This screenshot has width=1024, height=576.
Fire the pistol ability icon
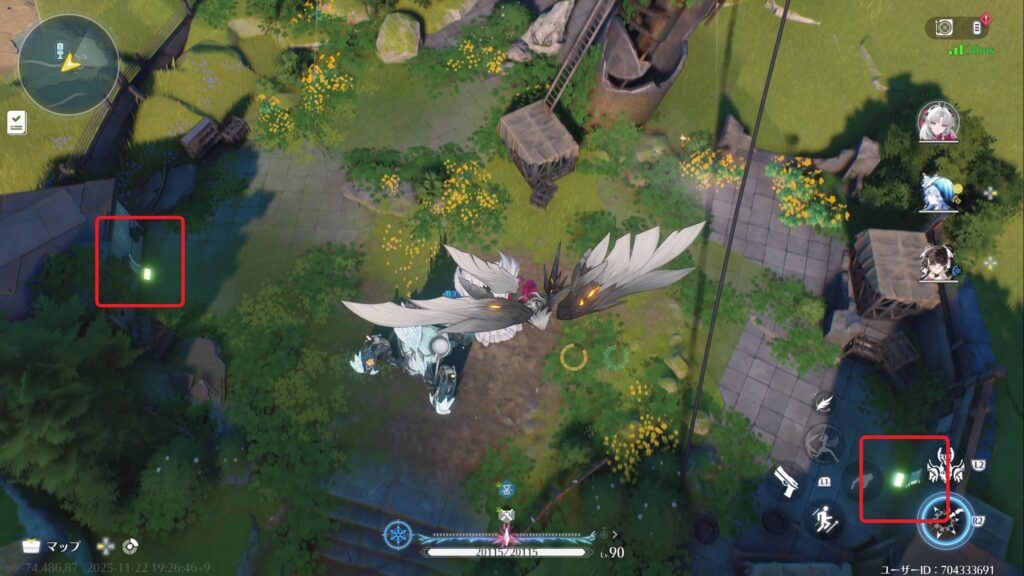pos(787,485)
